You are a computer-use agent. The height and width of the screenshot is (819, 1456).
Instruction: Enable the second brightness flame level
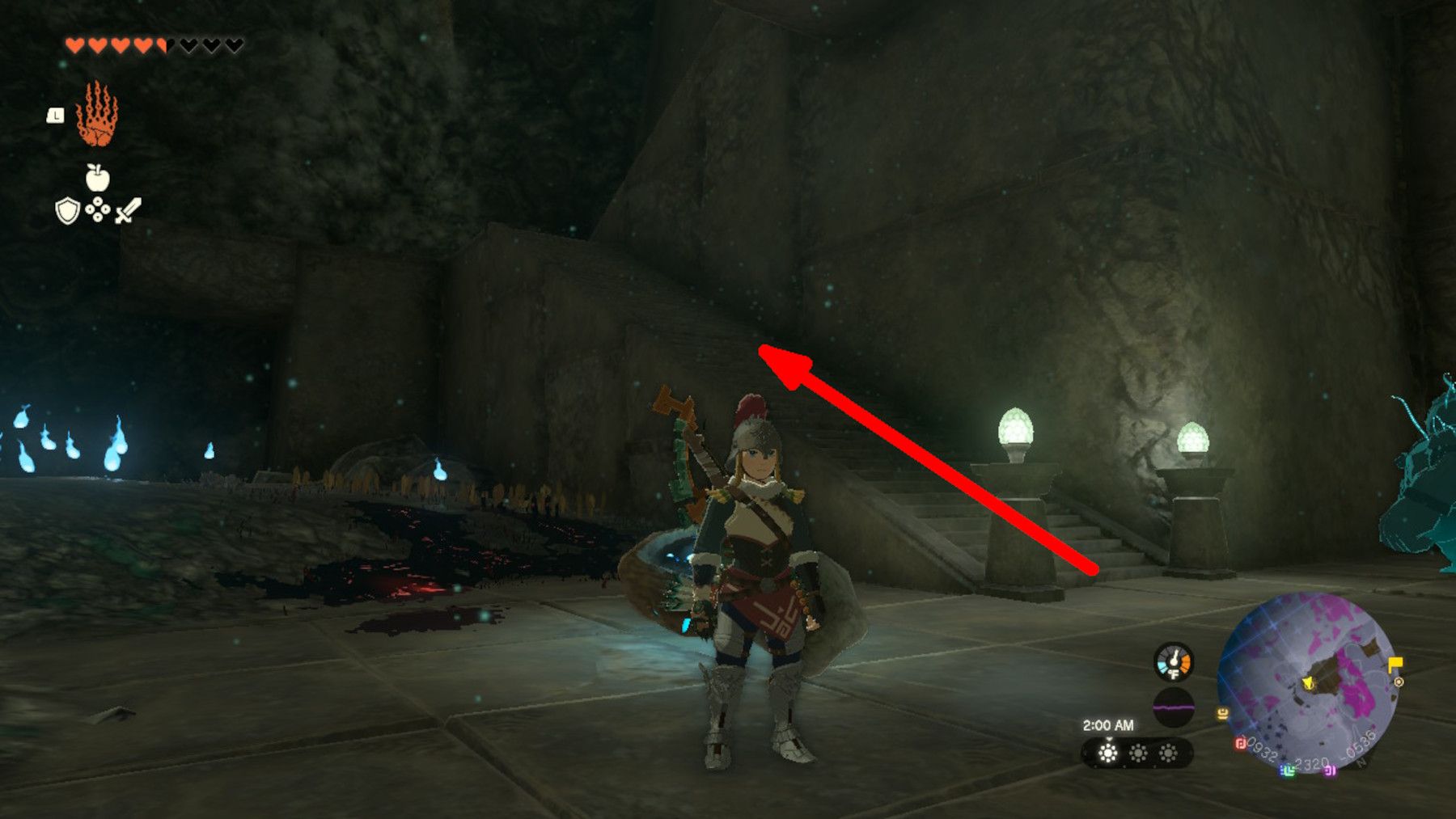(x=1139, y=753)
